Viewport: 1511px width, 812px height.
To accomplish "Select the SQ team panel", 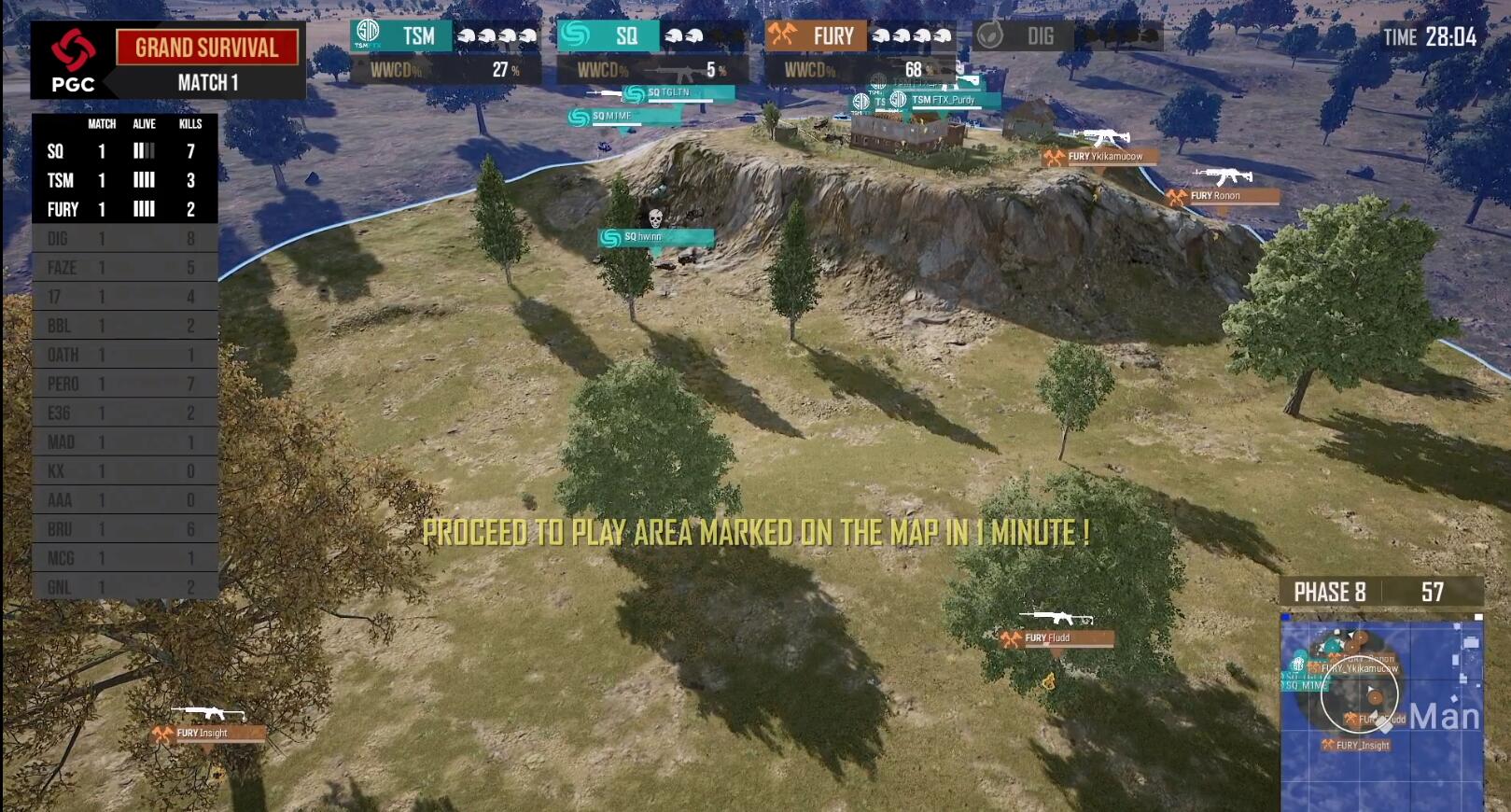I will 652,51.
